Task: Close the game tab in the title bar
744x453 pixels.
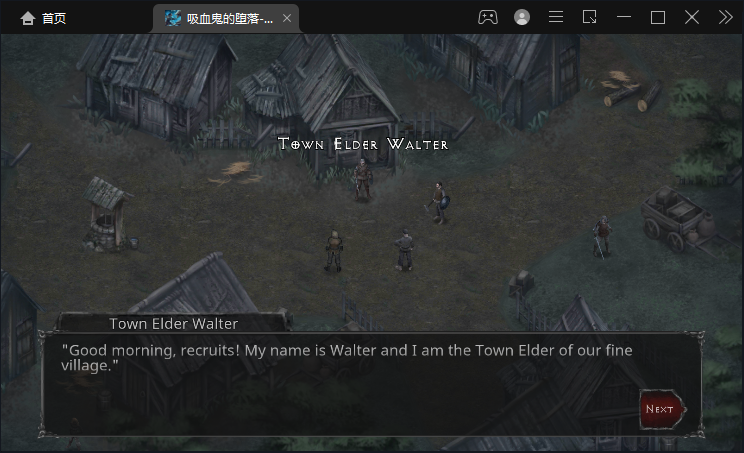Action: click(x=288, y=18)
